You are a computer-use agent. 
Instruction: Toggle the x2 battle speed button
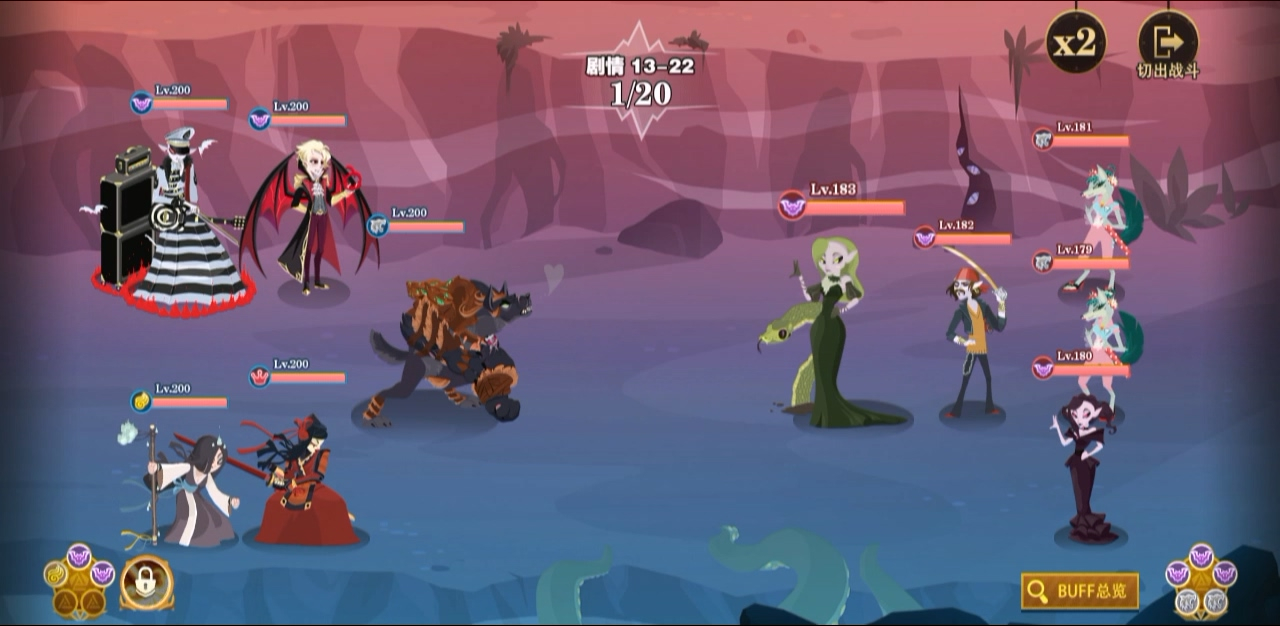[1076, 42]
